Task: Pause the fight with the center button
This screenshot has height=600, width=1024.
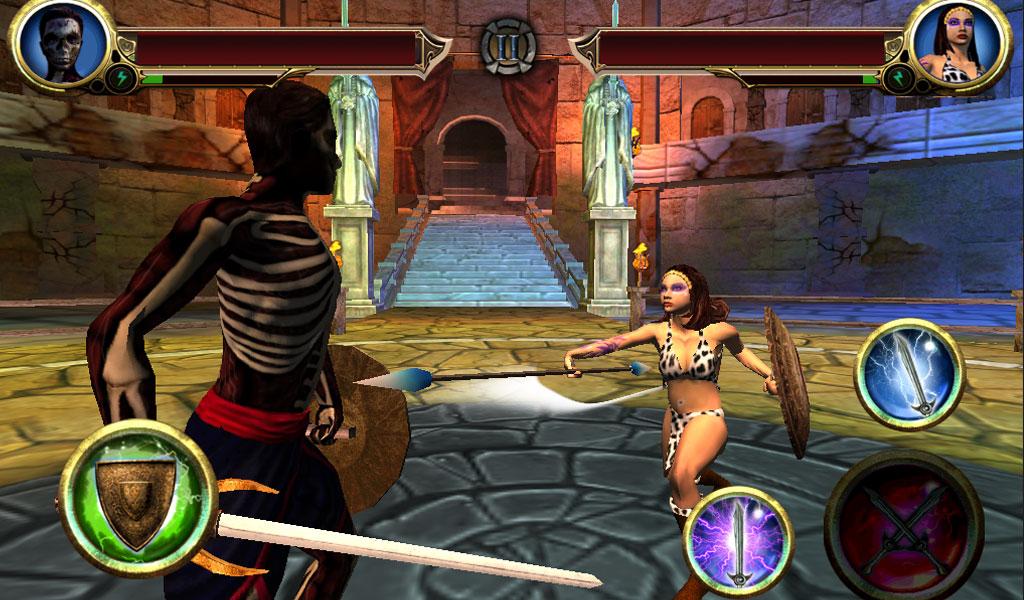Action: (x=508, y=45)
